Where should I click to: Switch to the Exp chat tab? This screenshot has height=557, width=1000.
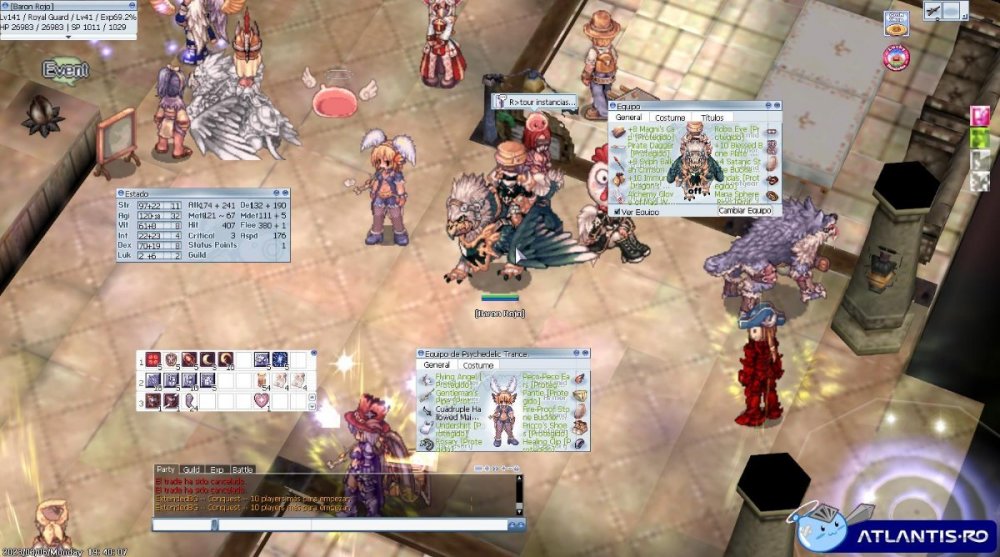[x=217, y=469]
